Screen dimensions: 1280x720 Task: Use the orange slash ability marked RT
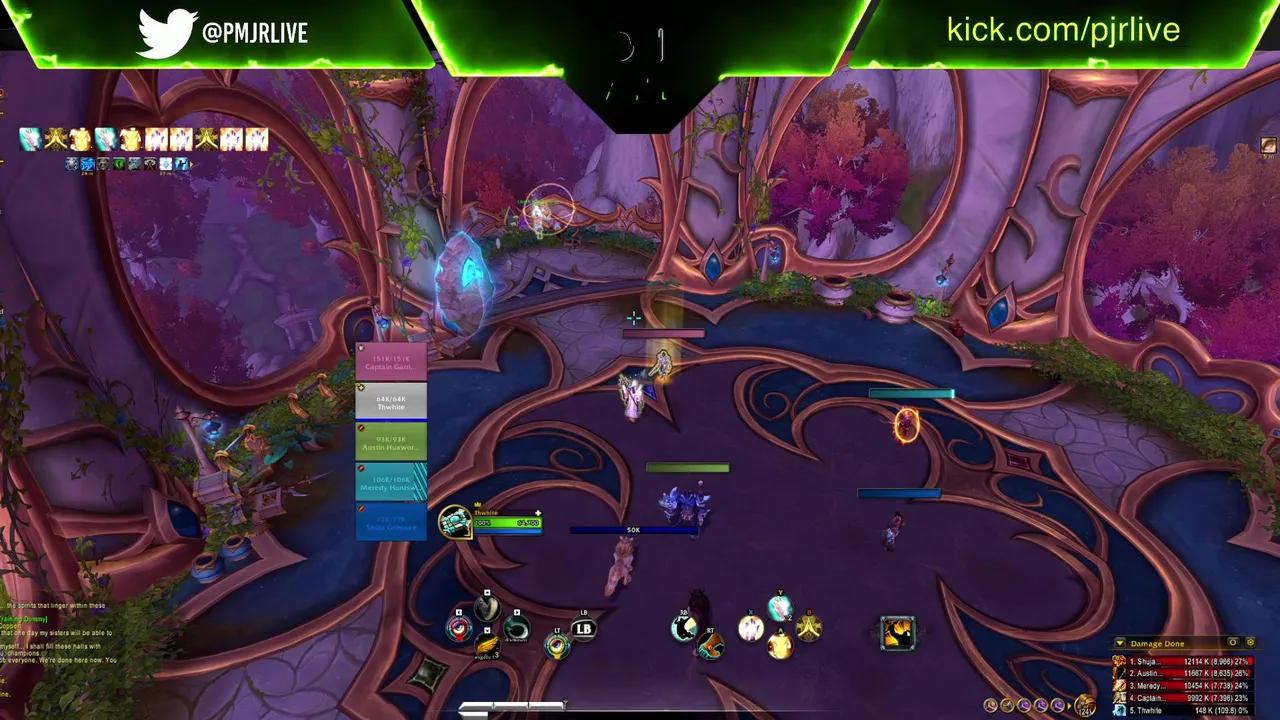coord(710,646)
